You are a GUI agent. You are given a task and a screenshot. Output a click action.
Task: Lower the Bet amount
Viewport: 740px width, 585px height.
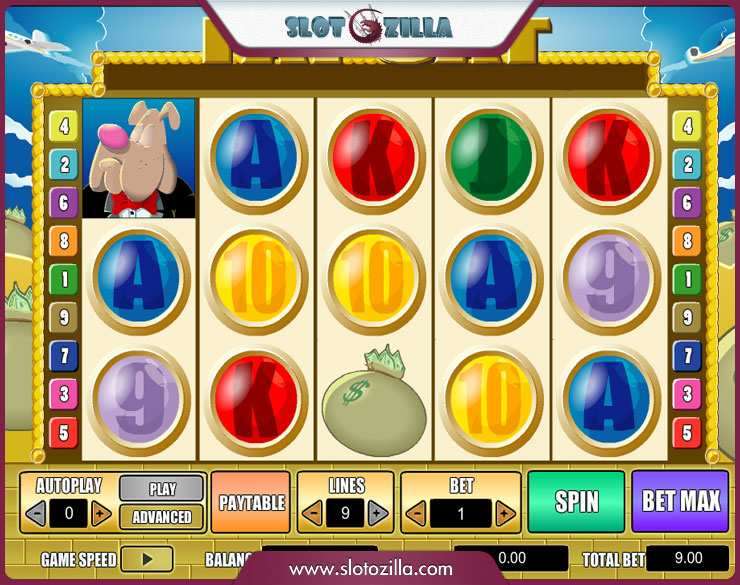click(418, 514)
